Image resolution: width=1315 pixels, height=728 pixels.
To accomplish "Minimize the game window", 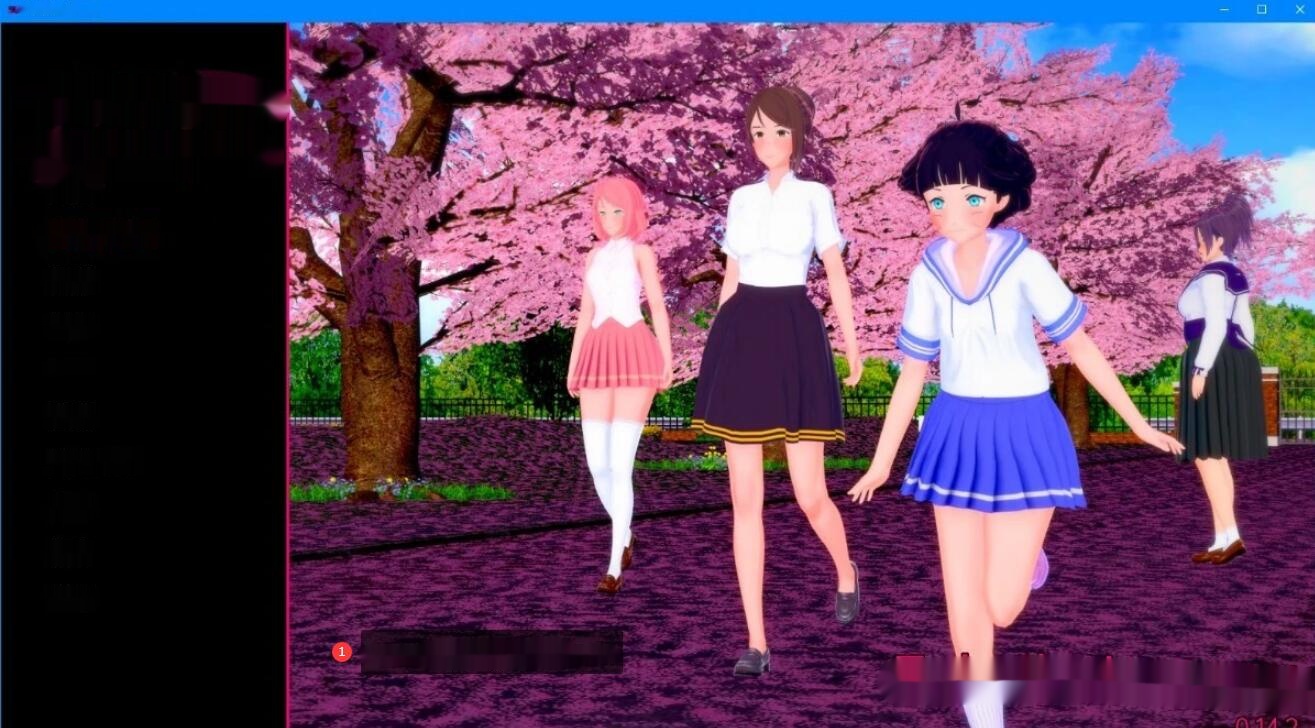I will pos(1224,8).
